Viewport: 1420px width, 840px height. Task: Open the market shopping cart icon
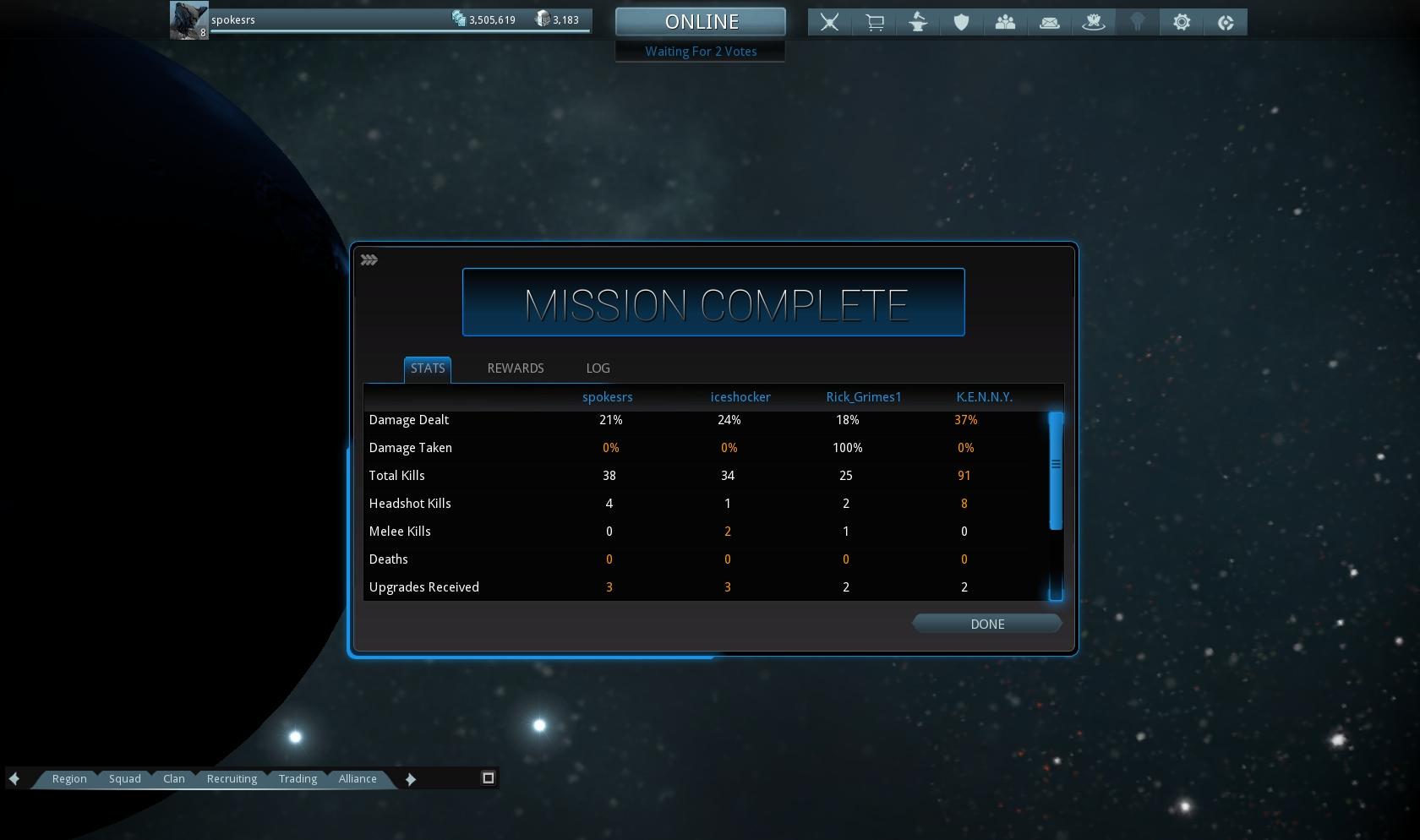[875, 23]
